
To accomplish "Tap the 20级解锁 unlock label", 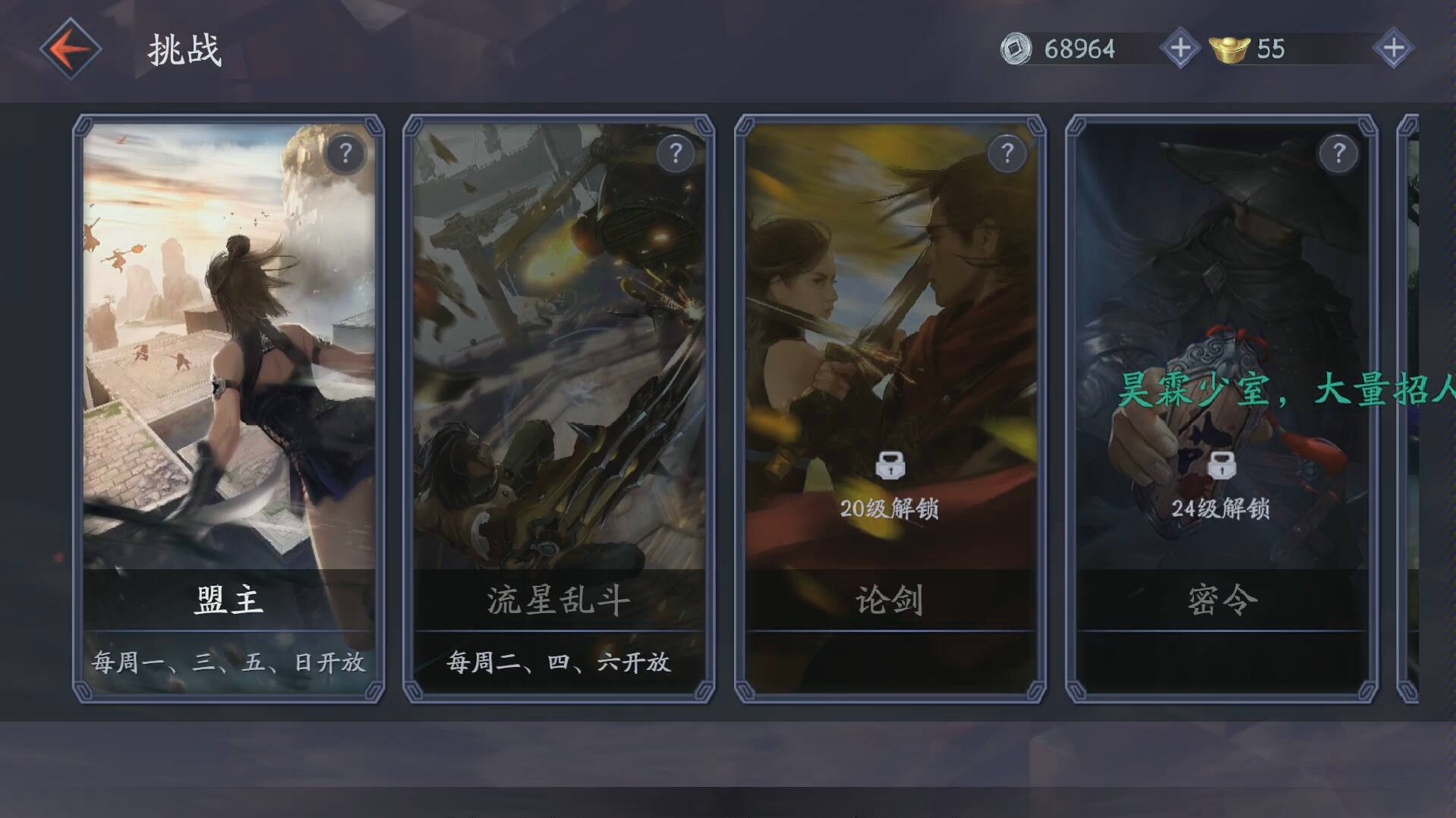I will click(x=890, y=511).
